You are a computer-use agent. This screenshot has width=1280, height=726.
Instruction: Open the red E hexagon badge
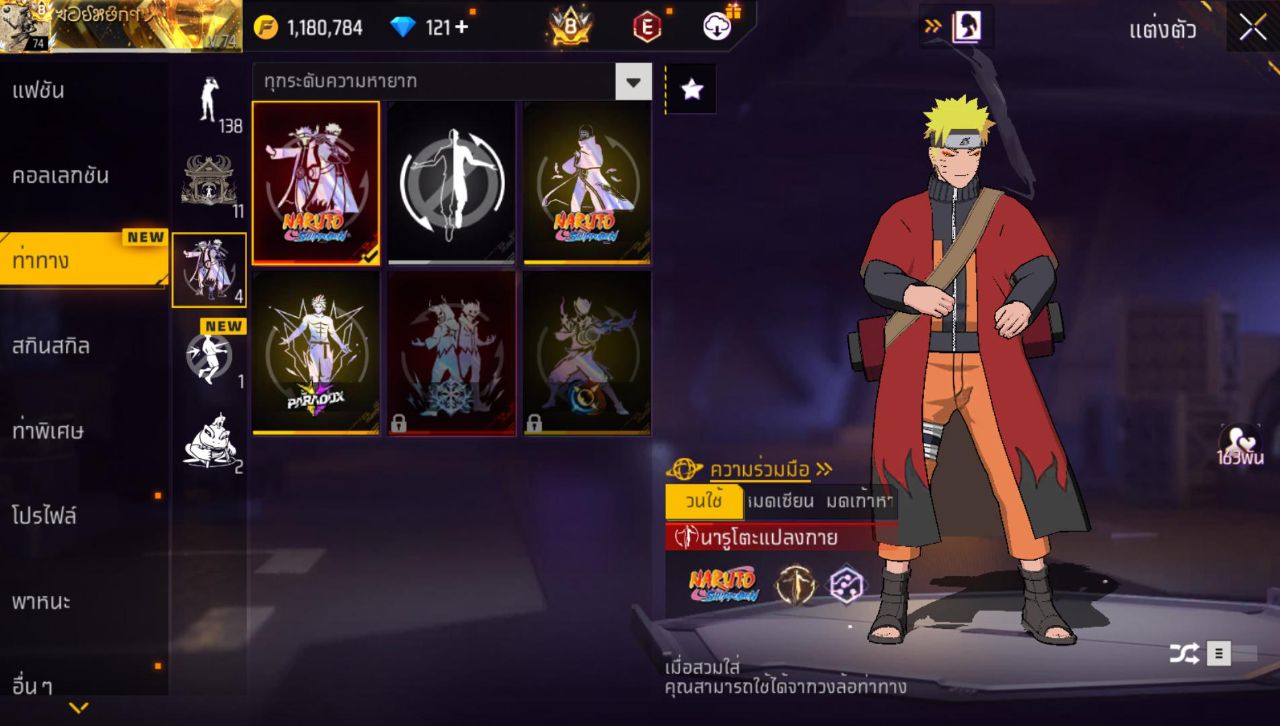pos(647,27)
